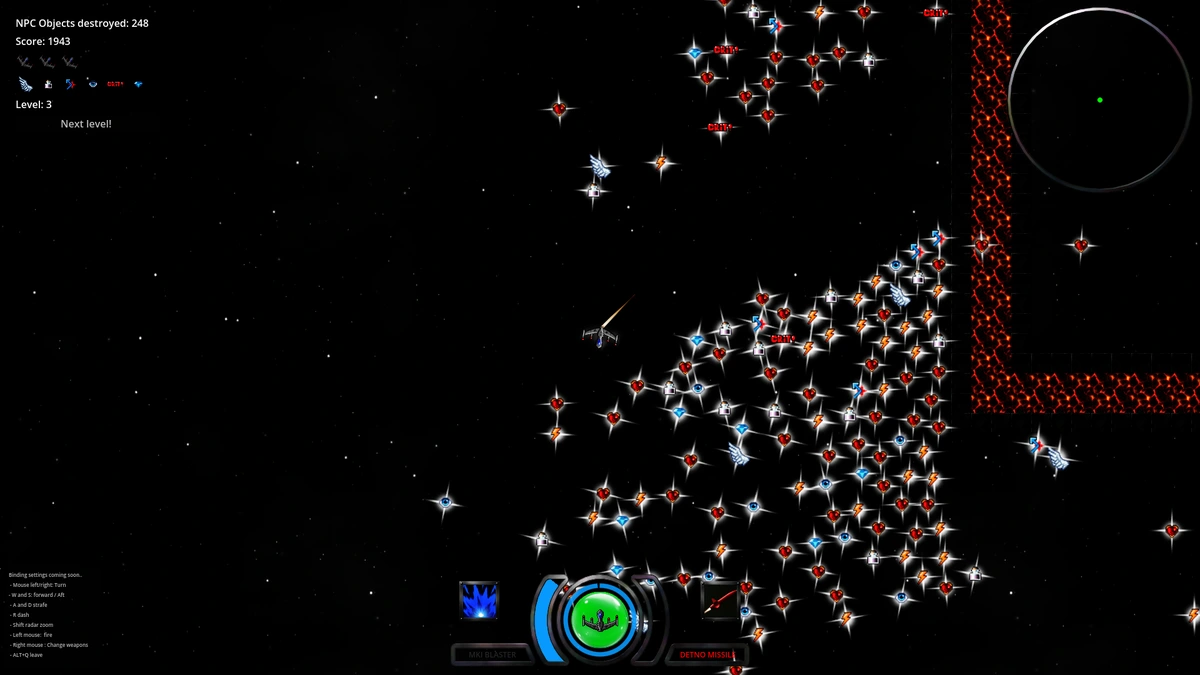
Task: Click the MKI Blaster name label
Action: pyautogui.click(x=492, y=655)
